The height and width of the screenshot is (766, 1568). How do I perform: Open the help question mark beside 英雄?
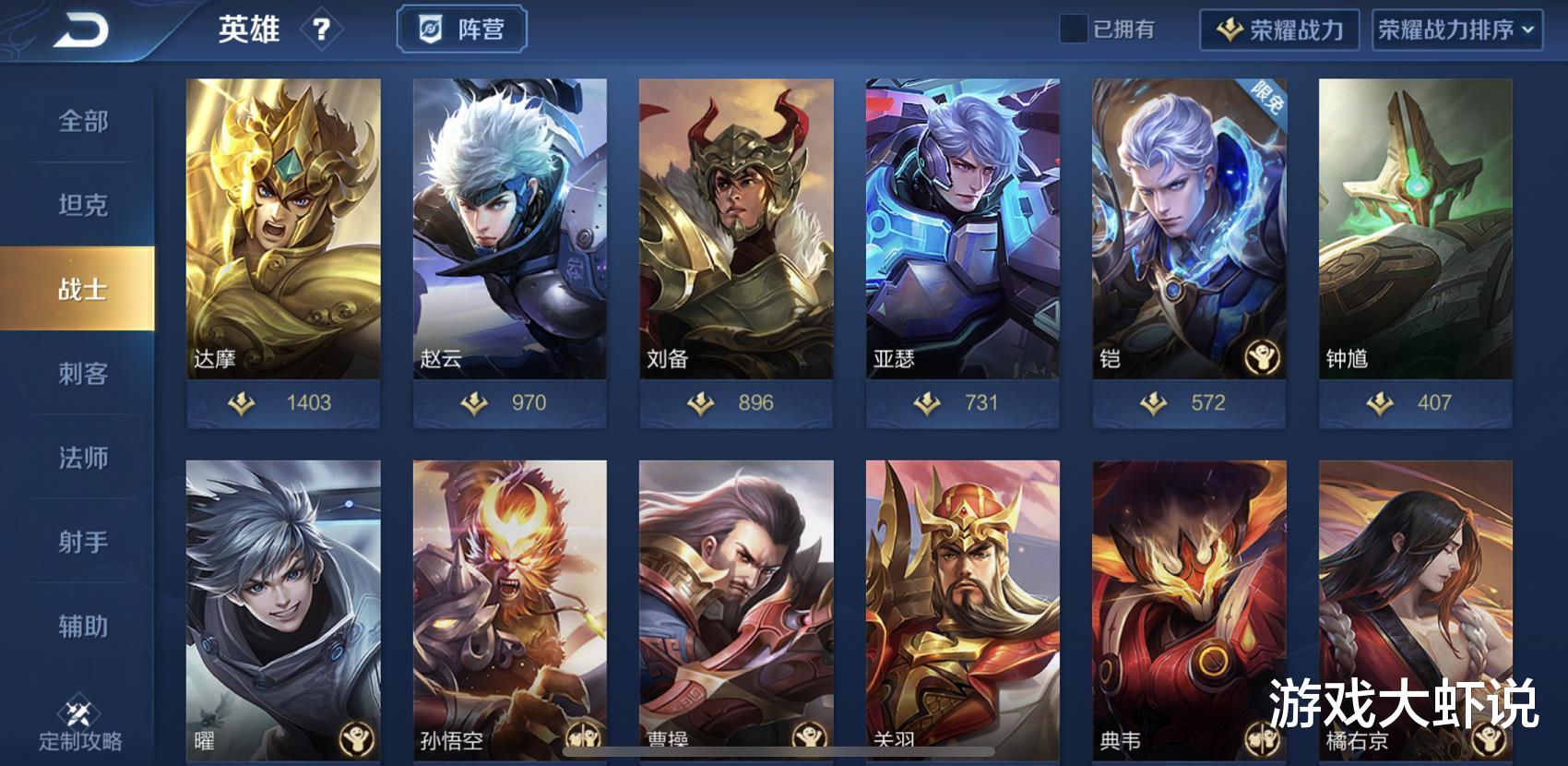click(321, 30)
